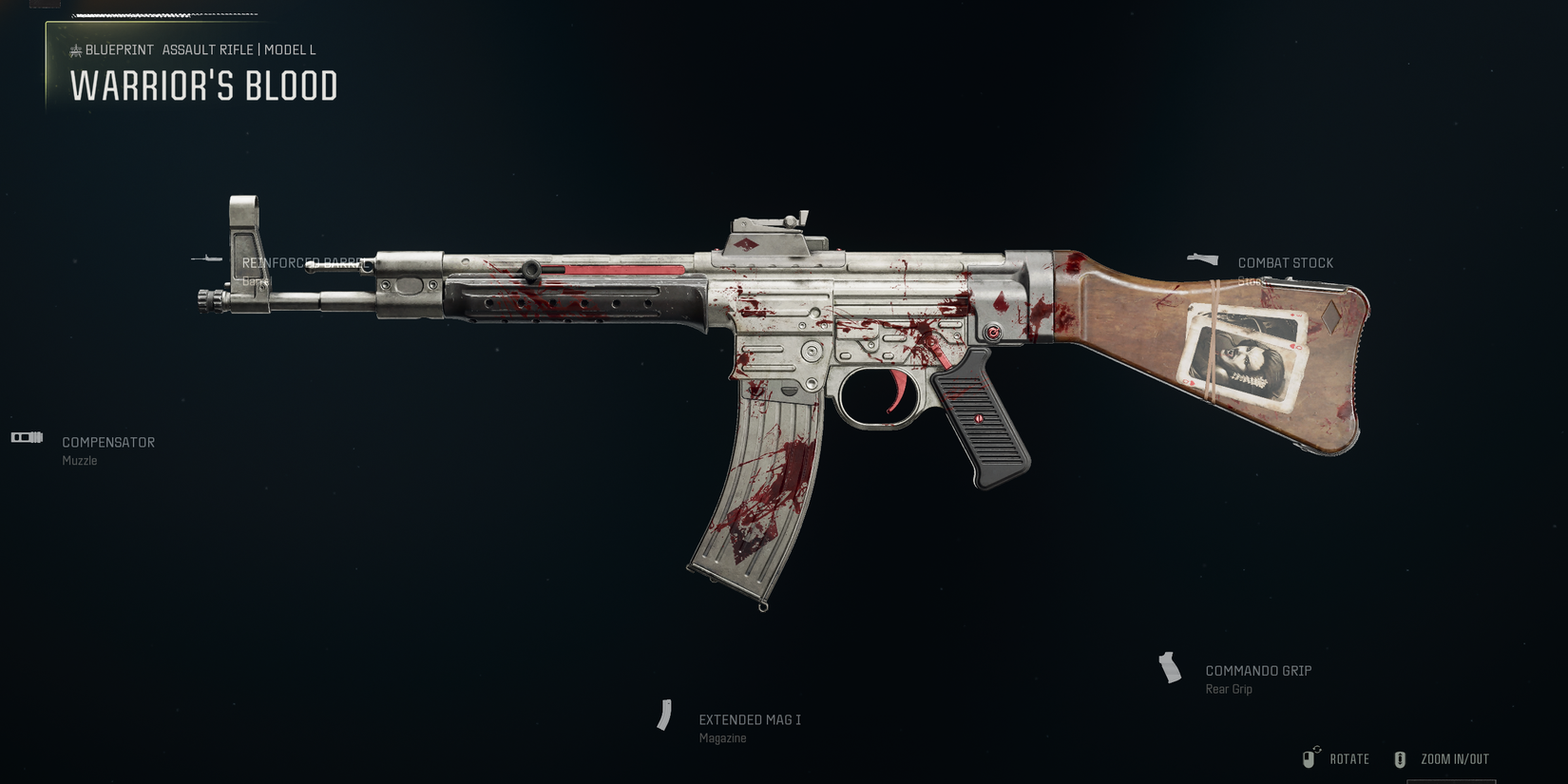
Task: Select the Compensator muzzle icon
Action: [26, 437]
